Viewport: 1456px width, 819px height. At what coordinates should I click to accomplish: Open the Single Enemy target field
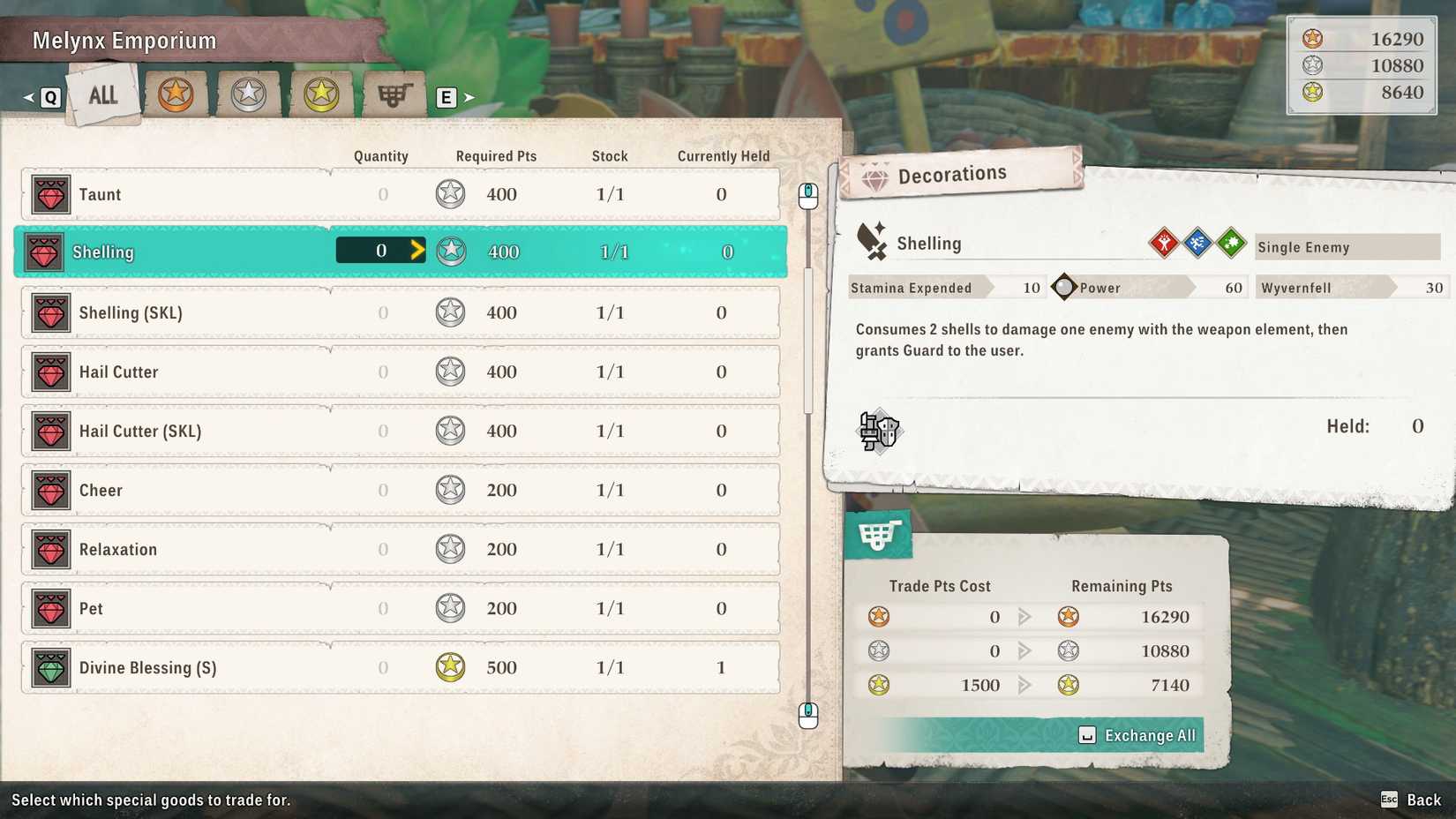click(1347, 247)
